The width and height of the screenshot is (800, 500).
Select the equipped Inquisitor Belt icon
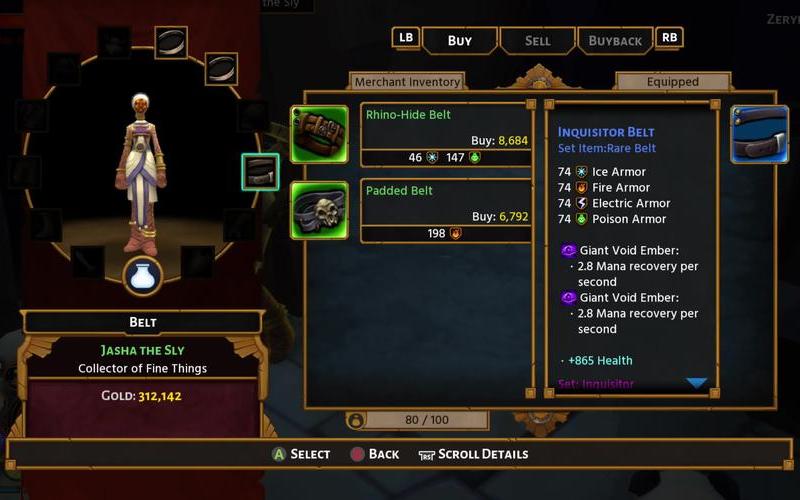[x=759, y=134]
